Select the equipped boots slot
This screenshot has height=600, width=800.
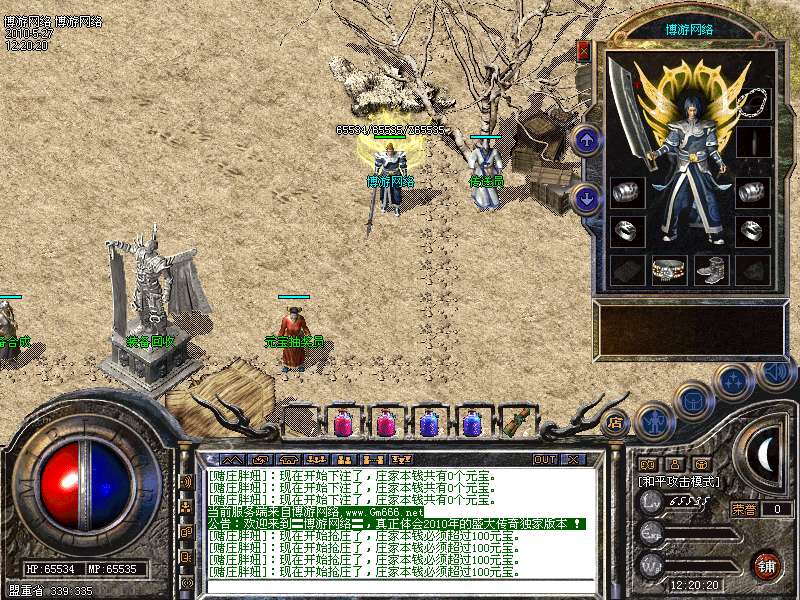coord(710,269)
